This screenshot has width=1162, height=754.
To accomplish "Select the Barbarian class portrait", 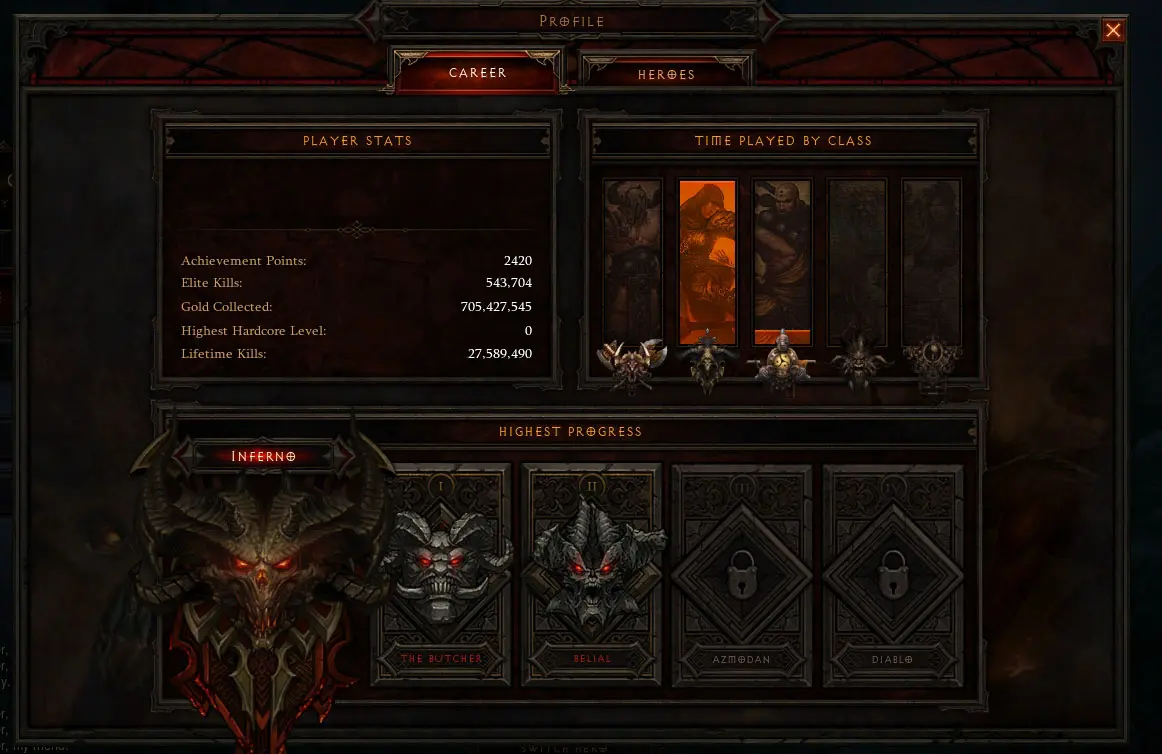I will tap(632, 262).
